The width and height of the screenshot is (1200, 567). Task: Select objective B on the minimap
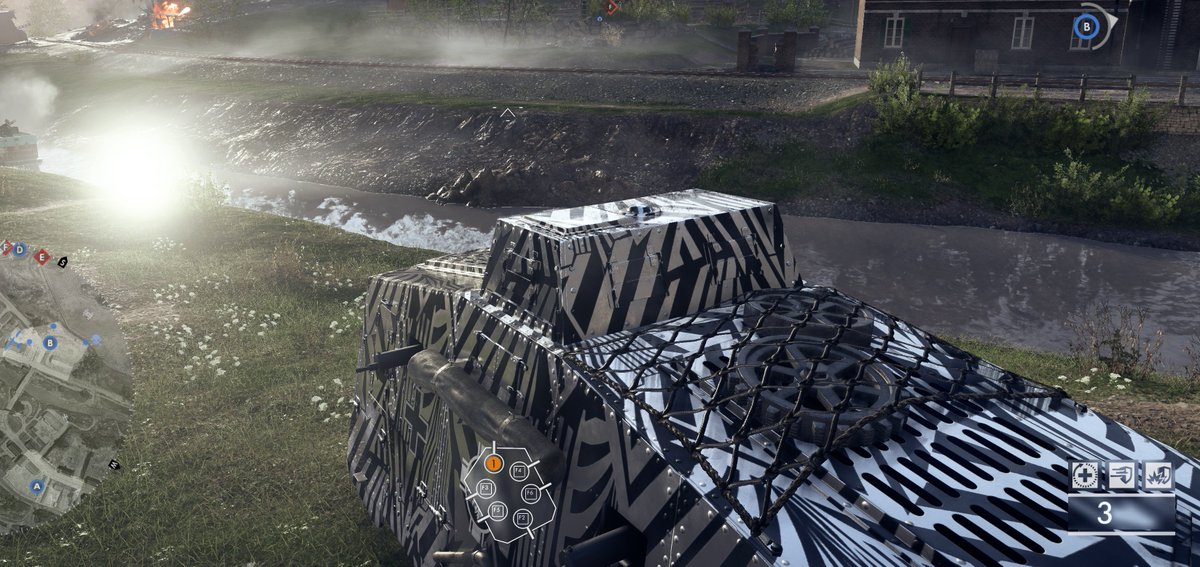coord(50,342)
